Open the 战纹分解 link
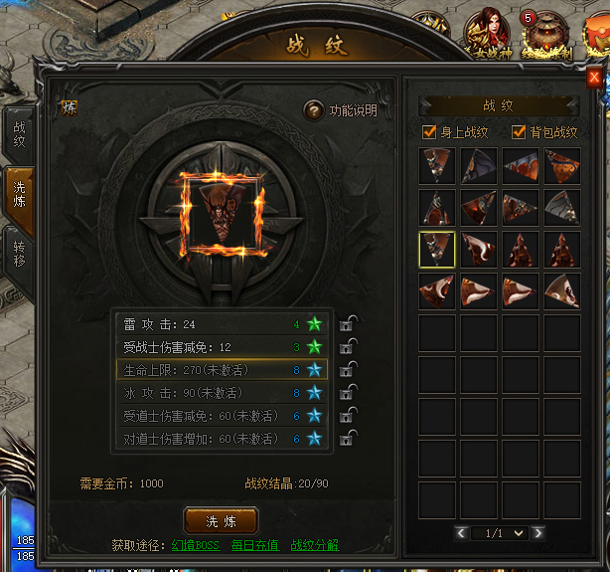This screenshot has width=610, height=573. (315, 546)
